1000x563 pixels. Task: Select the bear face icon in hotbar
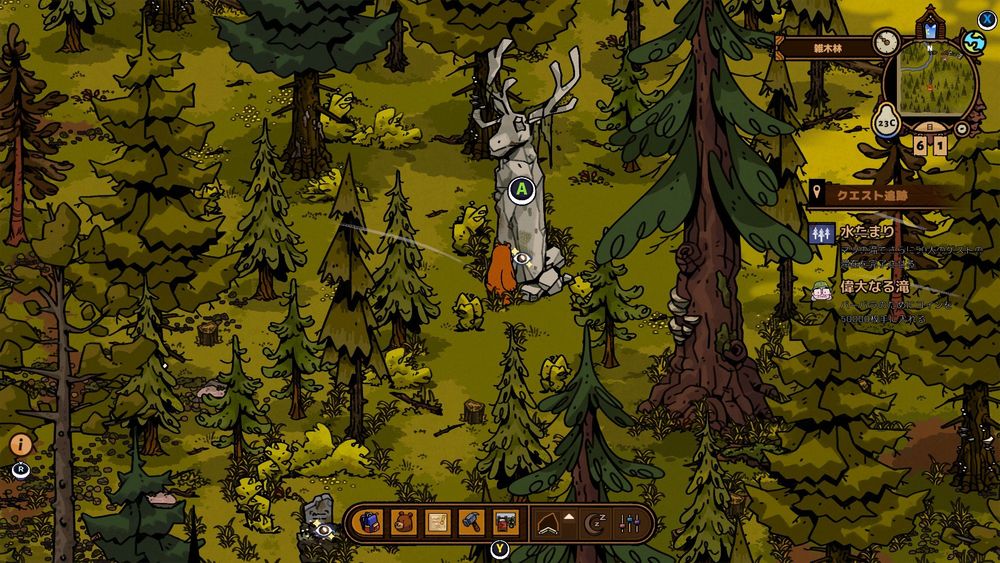click(404, 522)
